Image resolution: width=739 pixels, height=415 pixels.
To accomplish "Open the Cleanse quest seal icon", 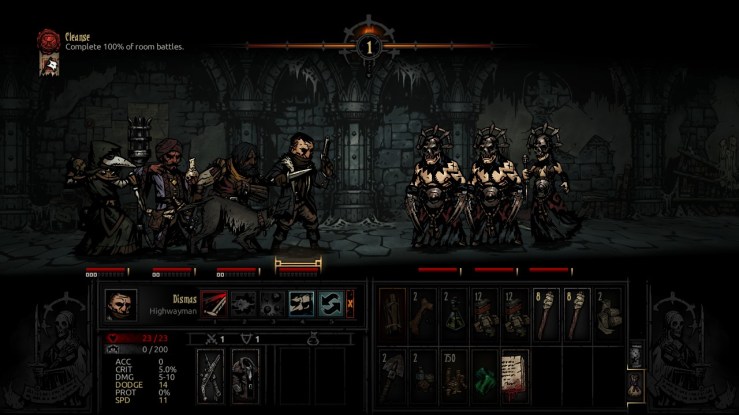I will tap(45, 40).
